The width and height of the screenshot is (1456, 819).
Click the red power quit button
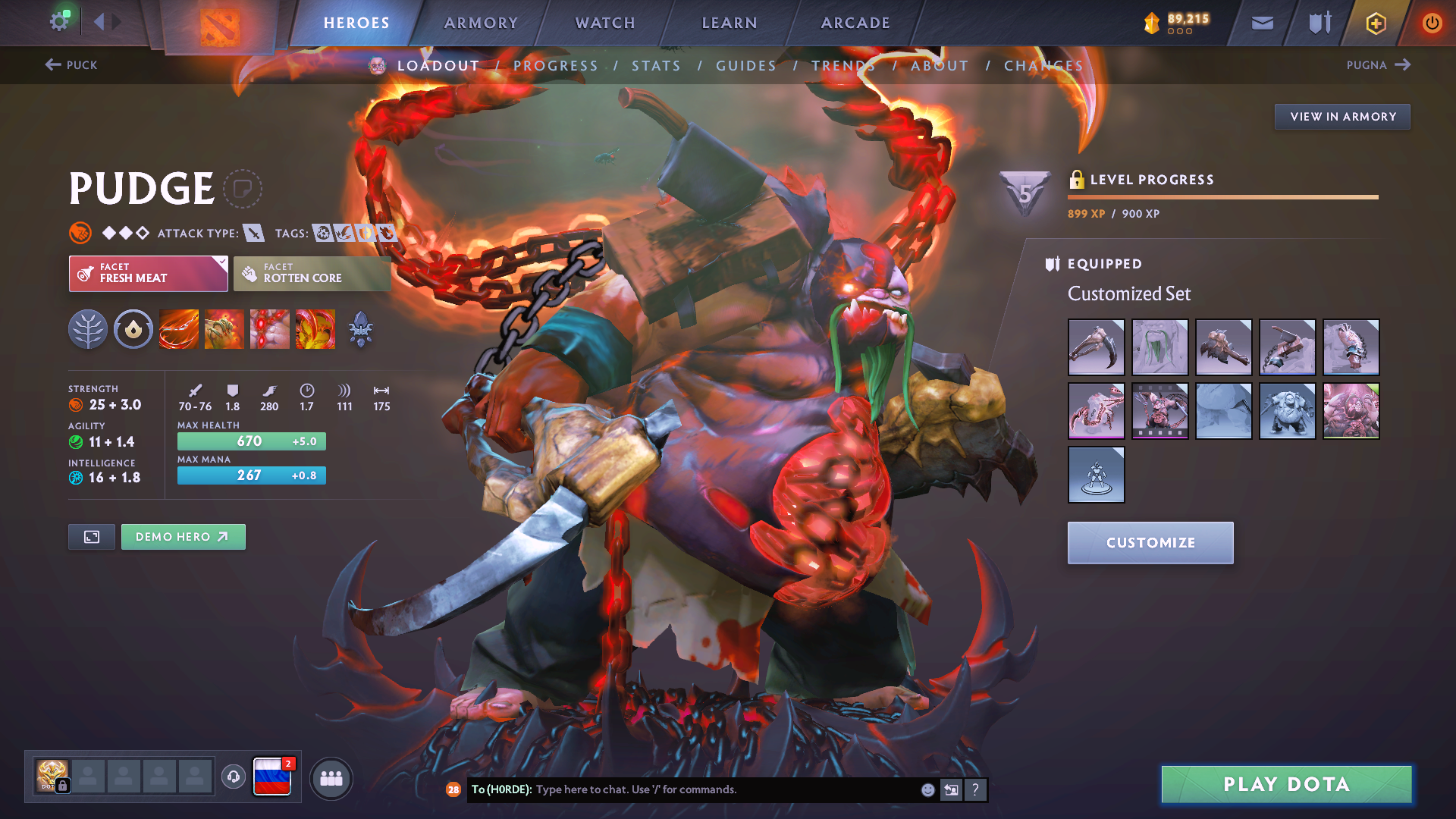click(x=1432, y=23)
